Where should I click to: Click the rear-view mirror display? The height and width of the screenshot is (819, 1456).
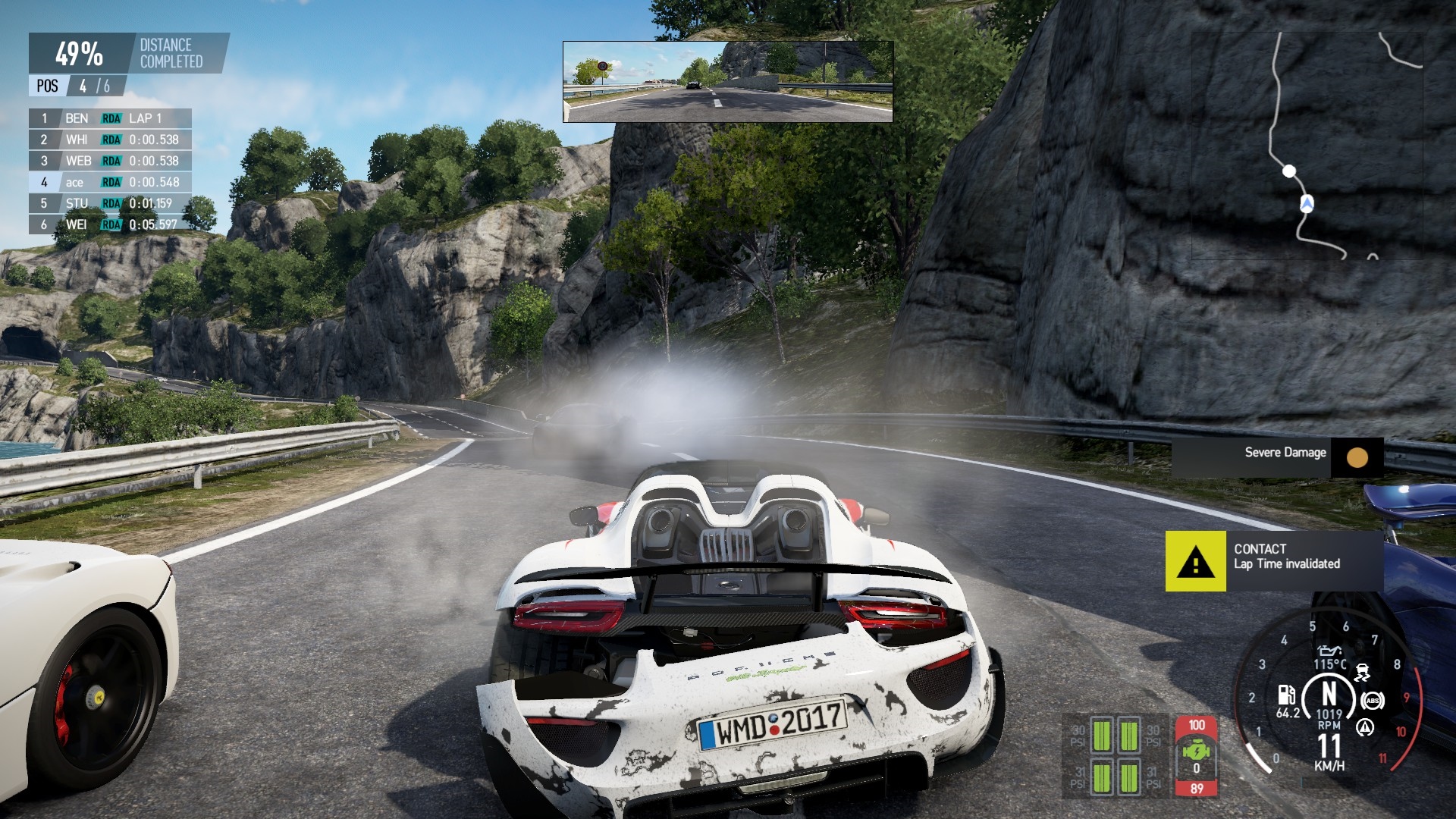tap(727, 81)
